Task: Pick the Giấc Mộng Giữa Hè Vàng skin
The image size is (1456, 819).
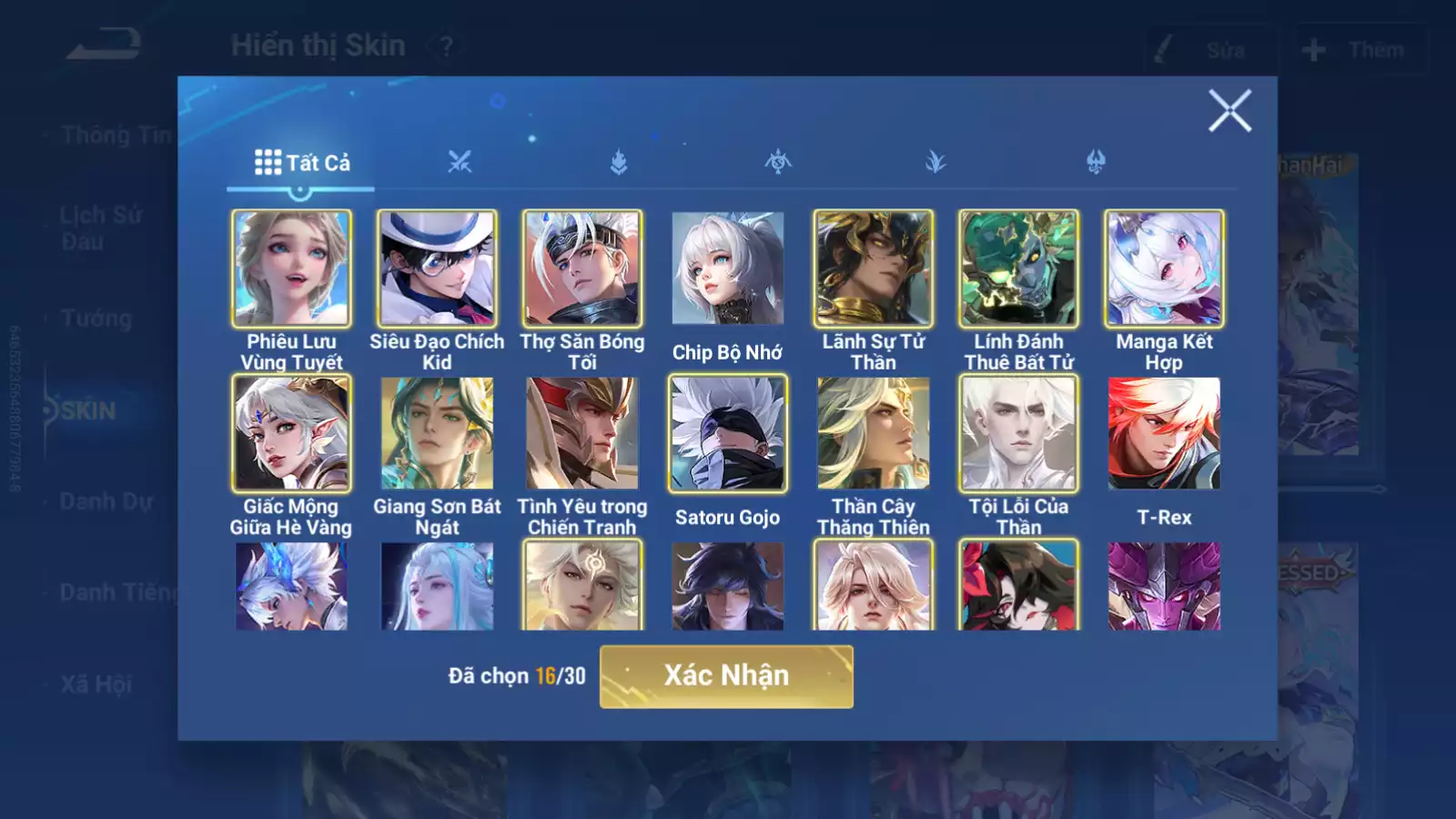Action: click(291, 433)
